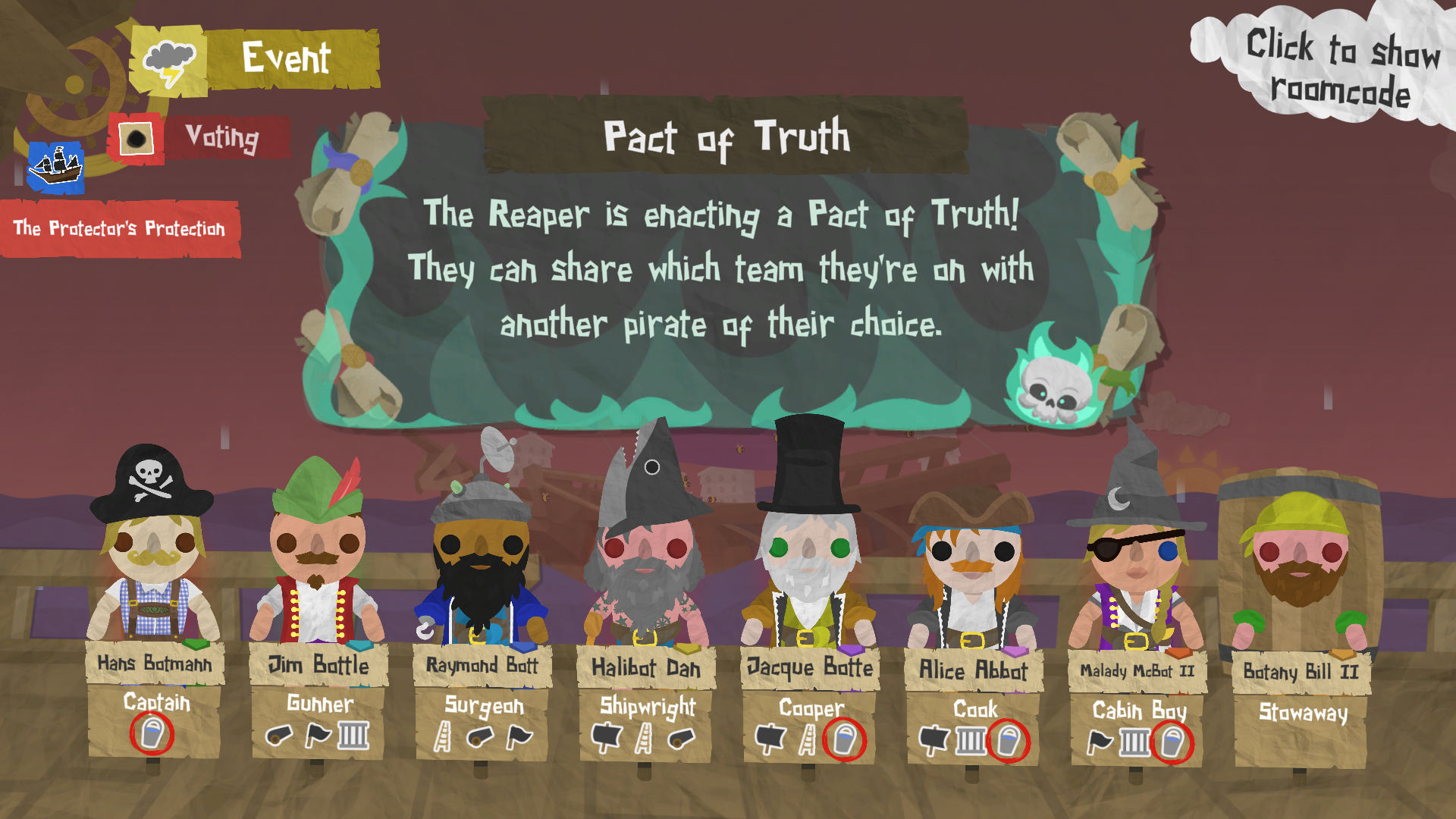Image resolution: width=1456 pixels, height=819 pixels.
Task: Click the Voting label
Action: tap(221, 138)
